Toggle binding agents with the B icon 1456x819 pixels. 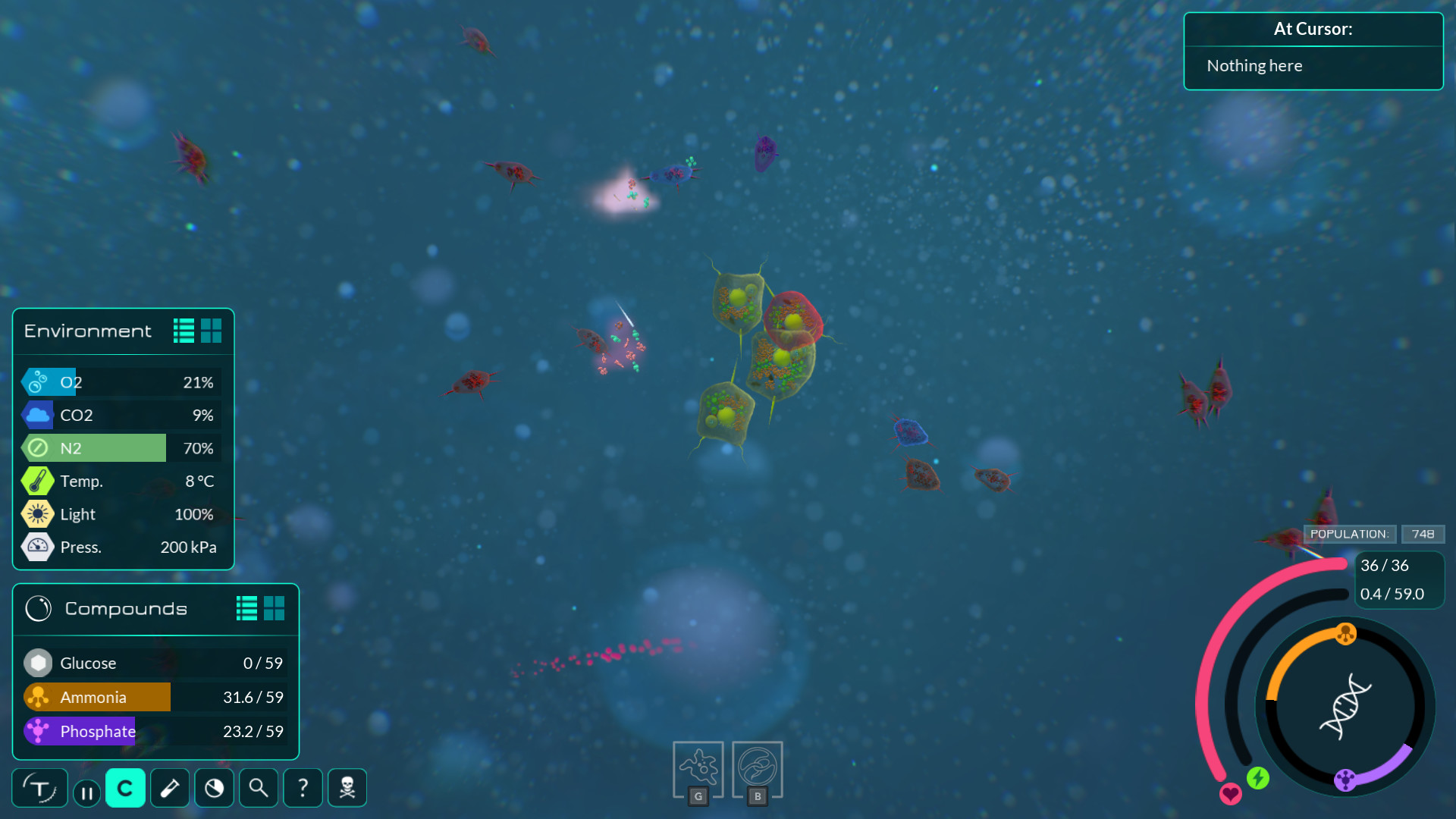click(757, 768)
